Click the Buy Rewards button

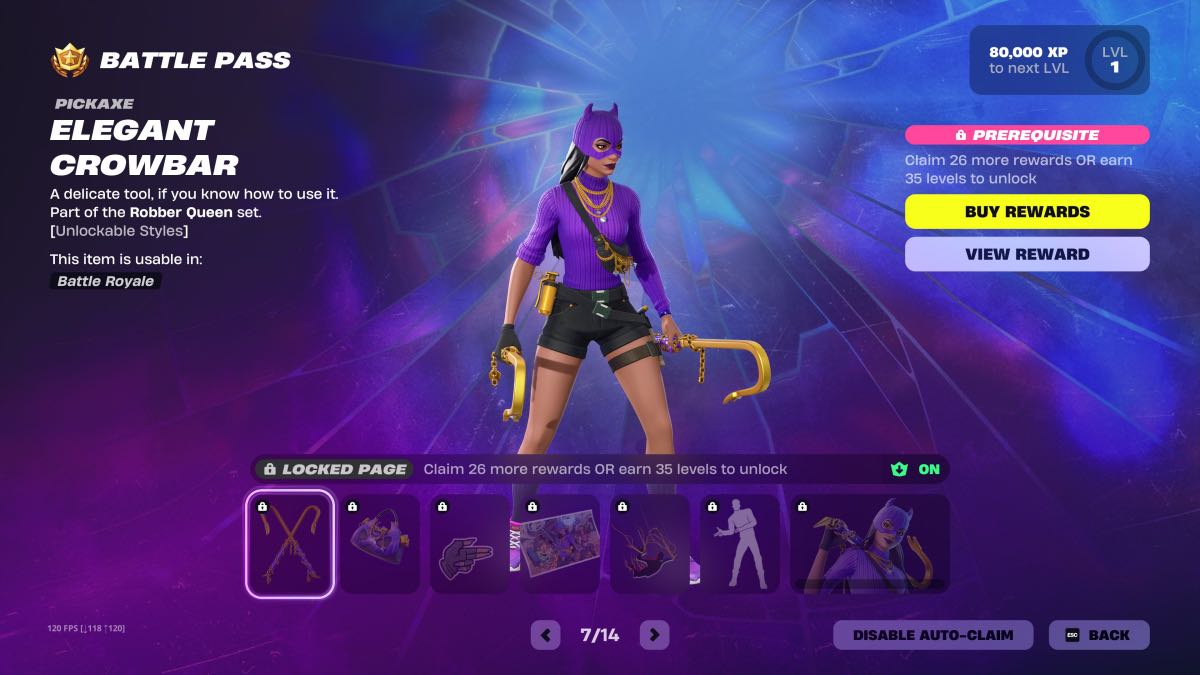tap(1027, 212)
